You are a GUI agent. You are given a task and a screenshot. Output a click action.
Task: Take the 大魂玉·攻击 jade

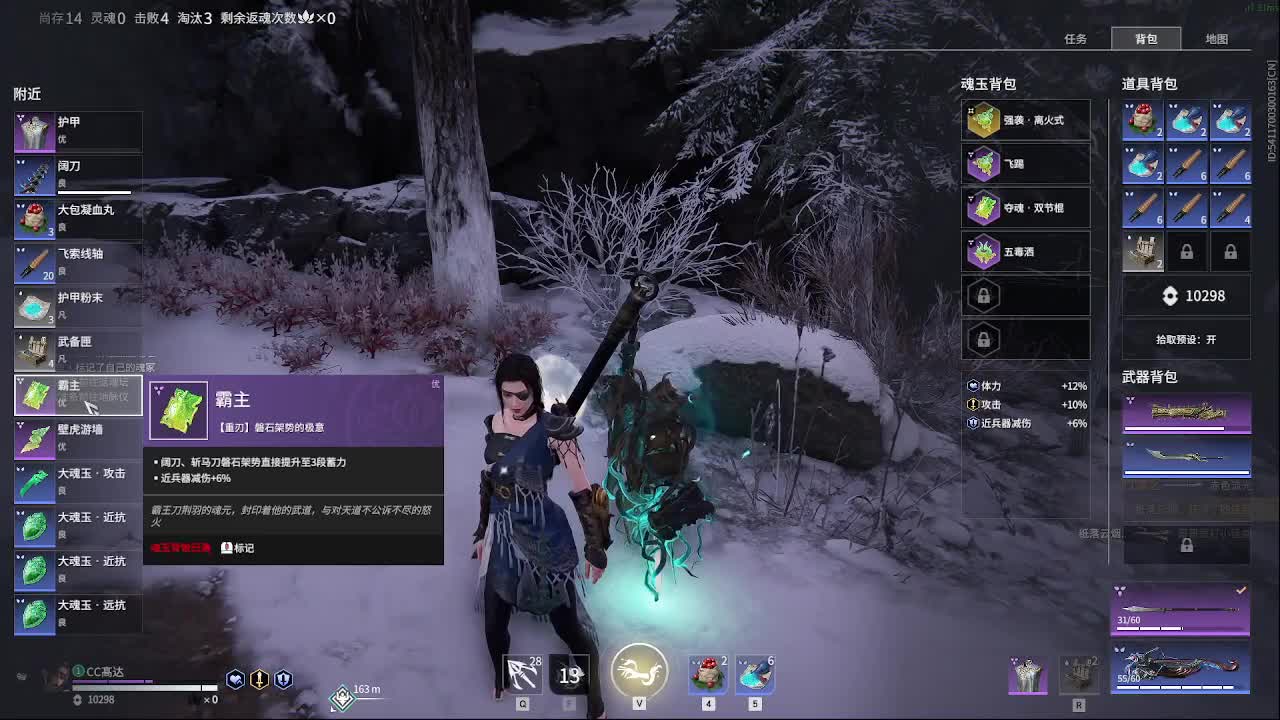pyautogui.click(x=78, y=483)
